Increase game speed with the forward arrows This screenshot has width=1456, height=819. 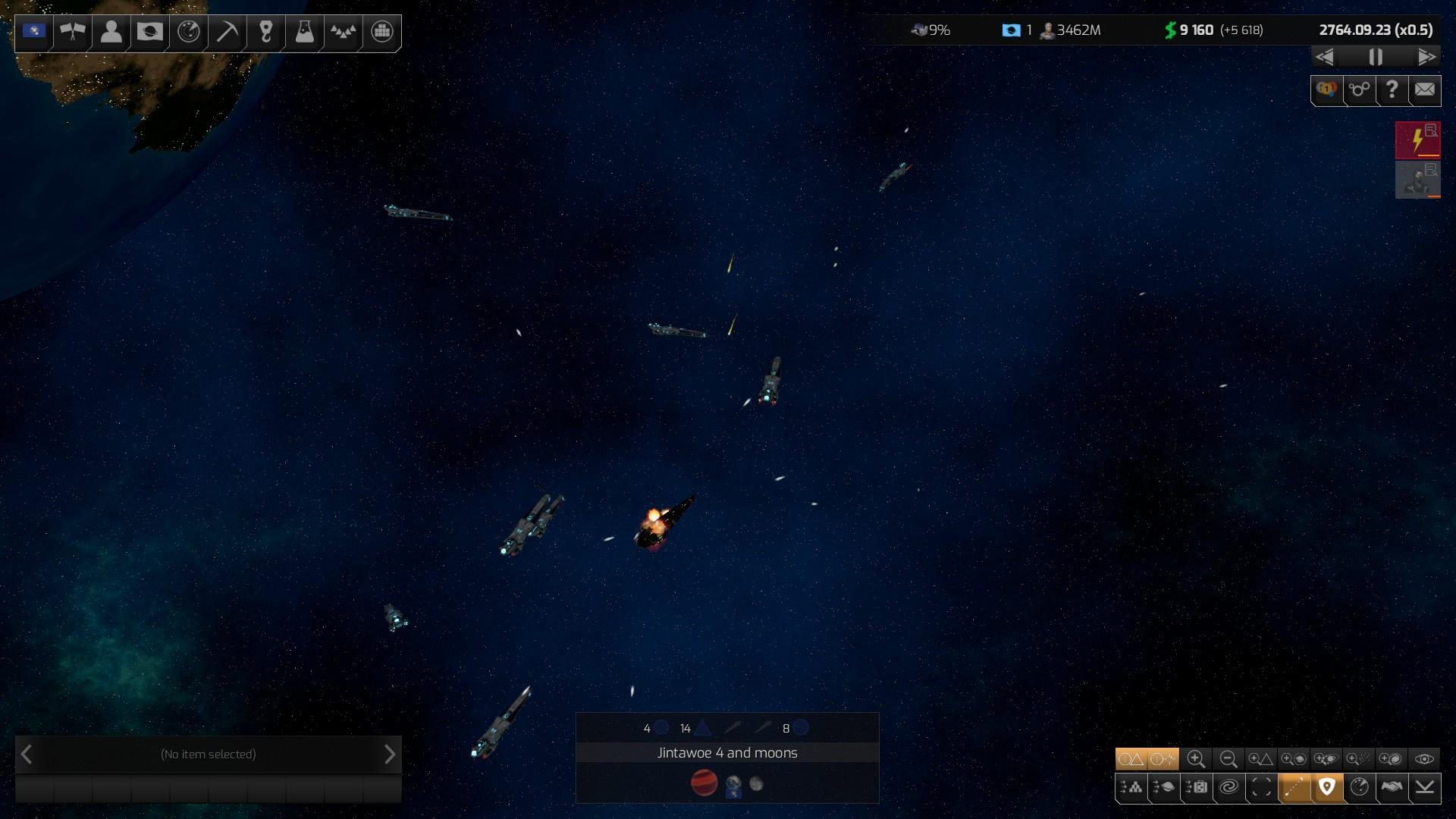(x=1426, y=57)
